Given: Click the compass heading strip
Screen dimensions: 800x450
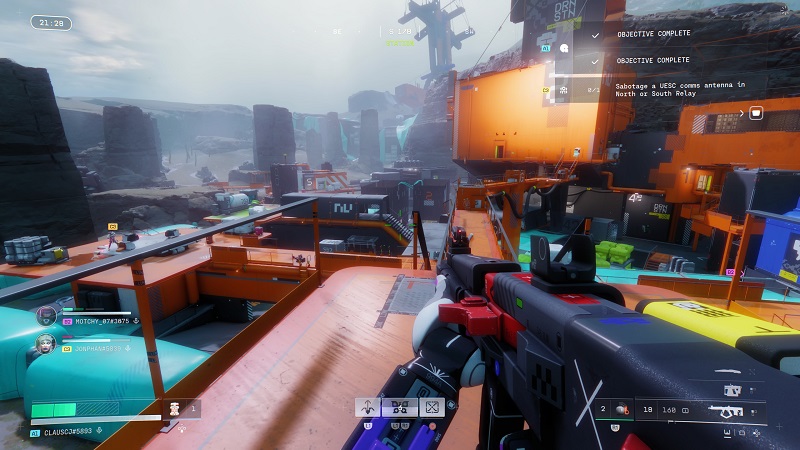Looking at the screenshot, I should click(x=400, y=32).
